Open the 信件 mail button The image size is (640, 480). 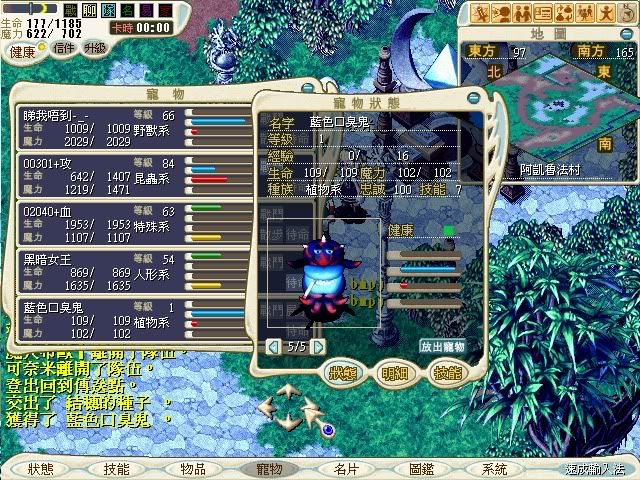pyautogui.click(x=64, y=47)
